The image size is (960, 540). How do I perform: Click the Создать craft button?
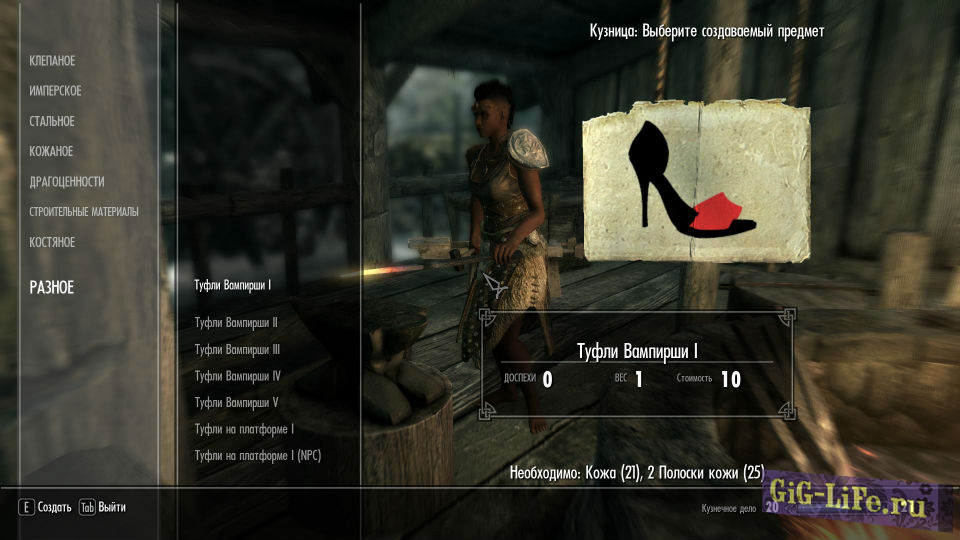(x=45, y=507)
